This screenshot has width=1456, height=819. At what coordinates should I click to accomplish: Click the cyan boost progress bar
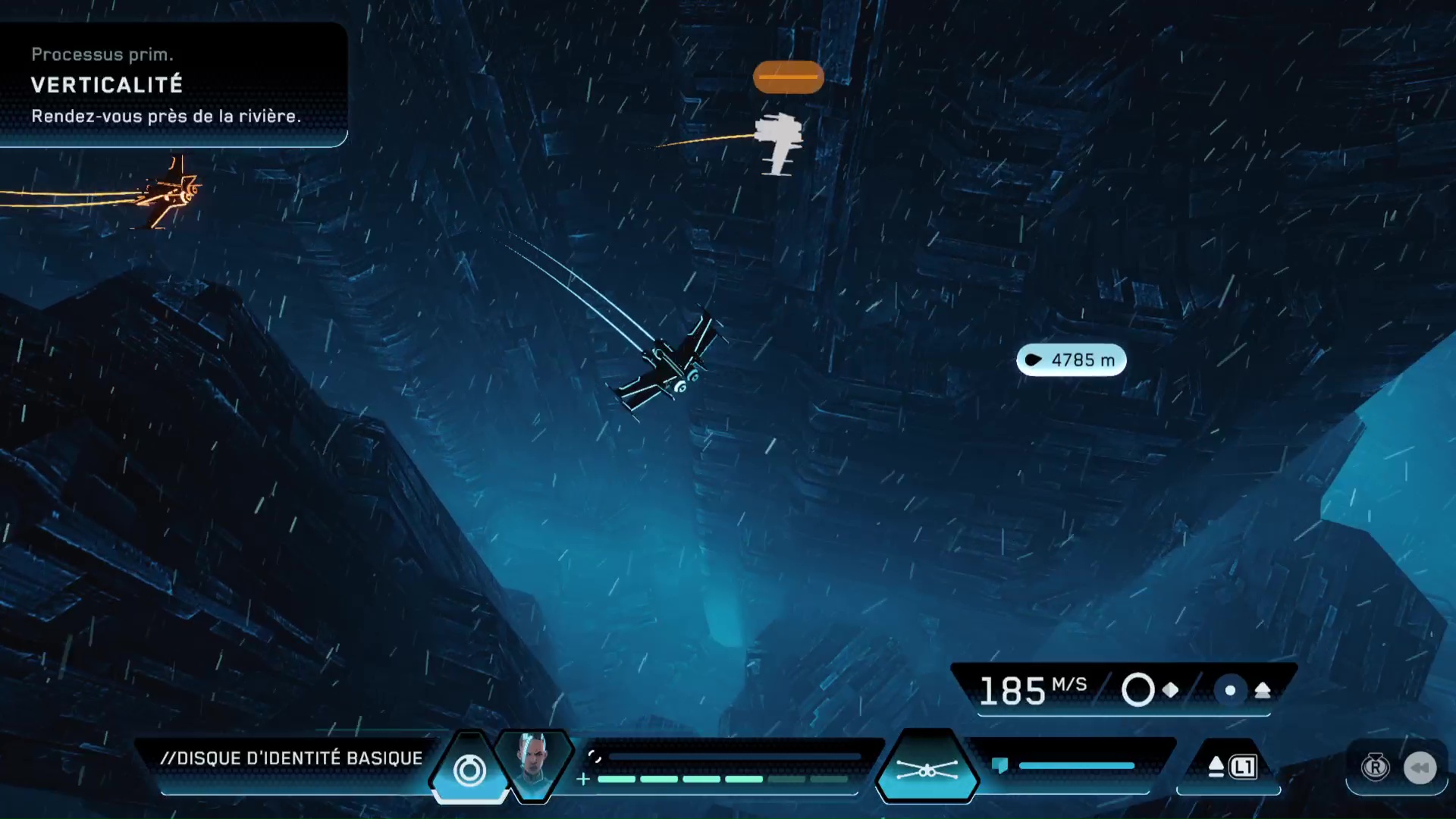tap(1077, 766)
